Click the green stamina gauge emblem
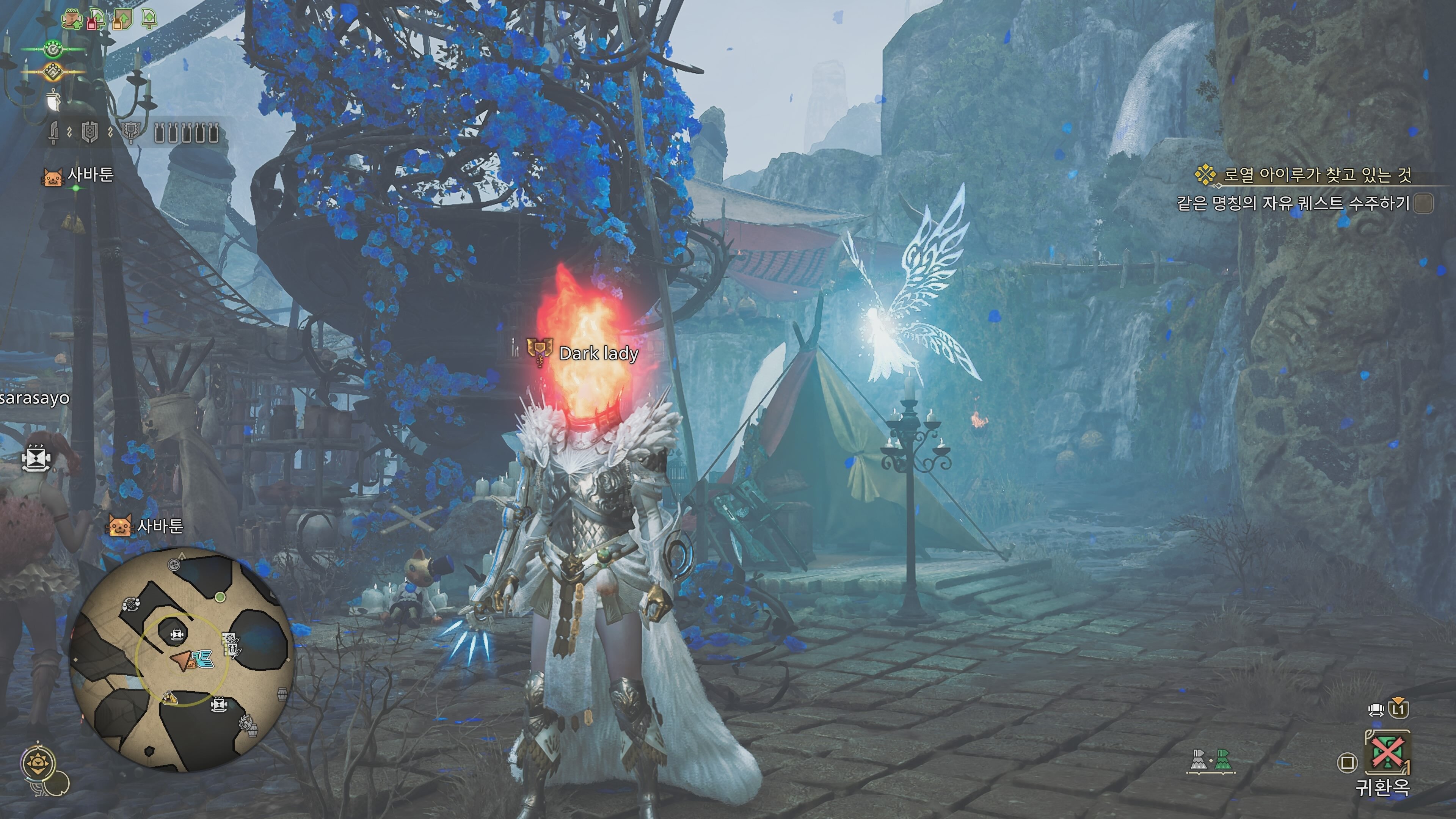 click(53, 50)
